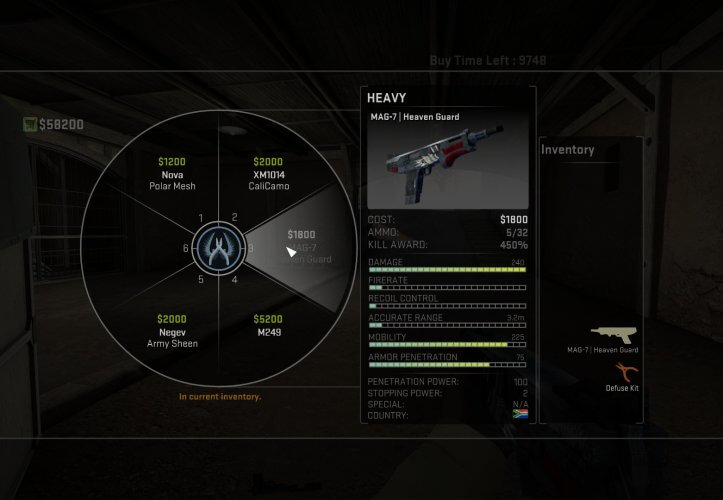Screen dimensions: 723x500
Task: Select the XM1014 CaliCamo option
Action: click(x=268, y=174)
